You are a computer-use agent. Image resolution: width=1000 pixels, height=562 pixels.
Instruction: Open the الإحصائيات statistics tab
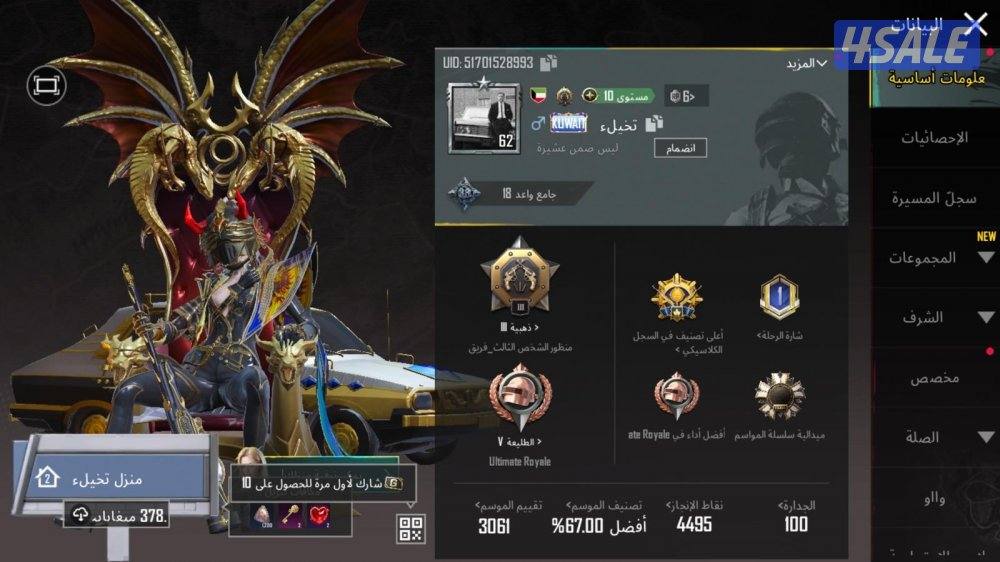point(934,138)
